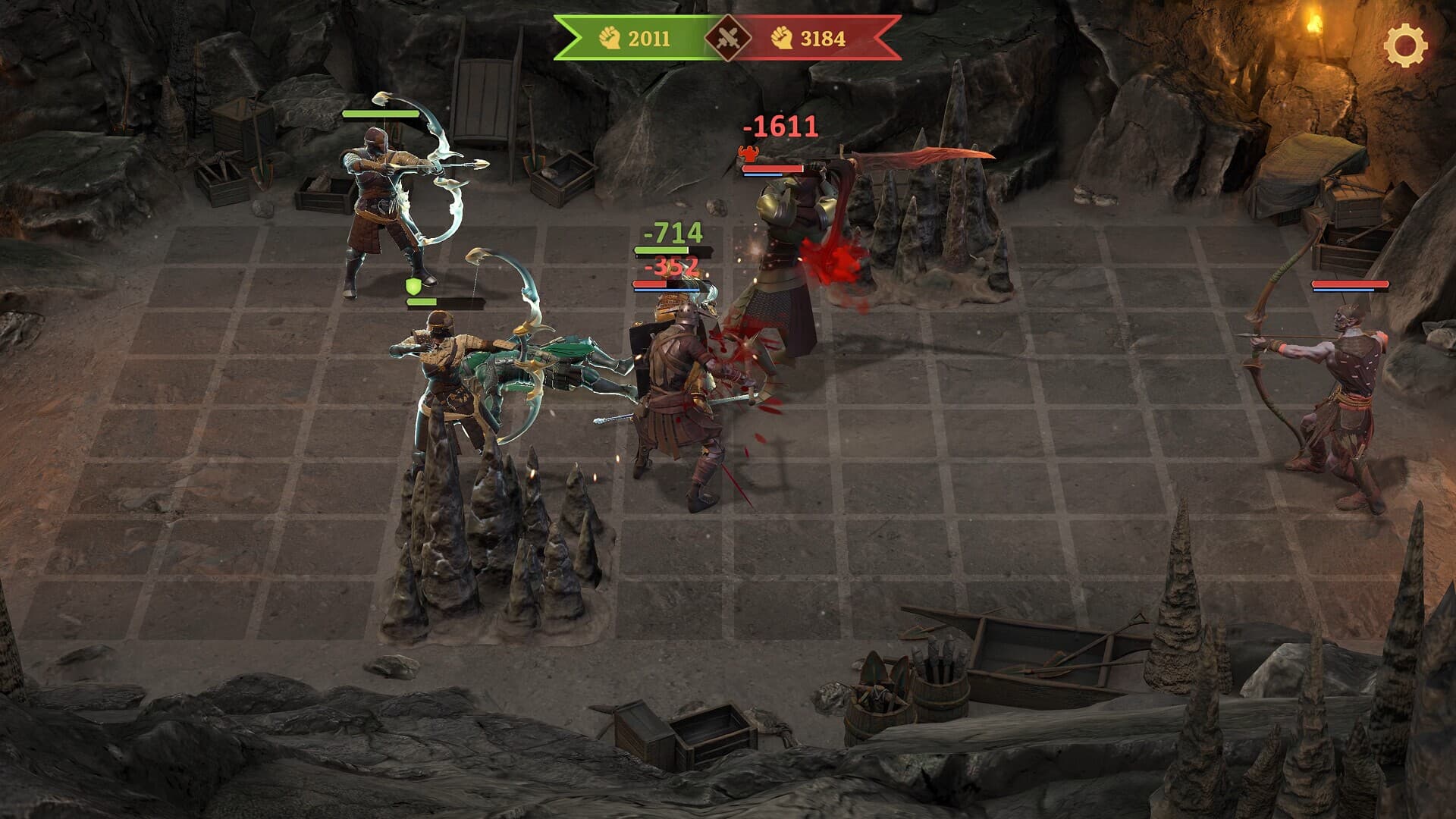Select the crossed swords battle emblem
This screenshot has height=819, width=1456.
tap(726, 36)
